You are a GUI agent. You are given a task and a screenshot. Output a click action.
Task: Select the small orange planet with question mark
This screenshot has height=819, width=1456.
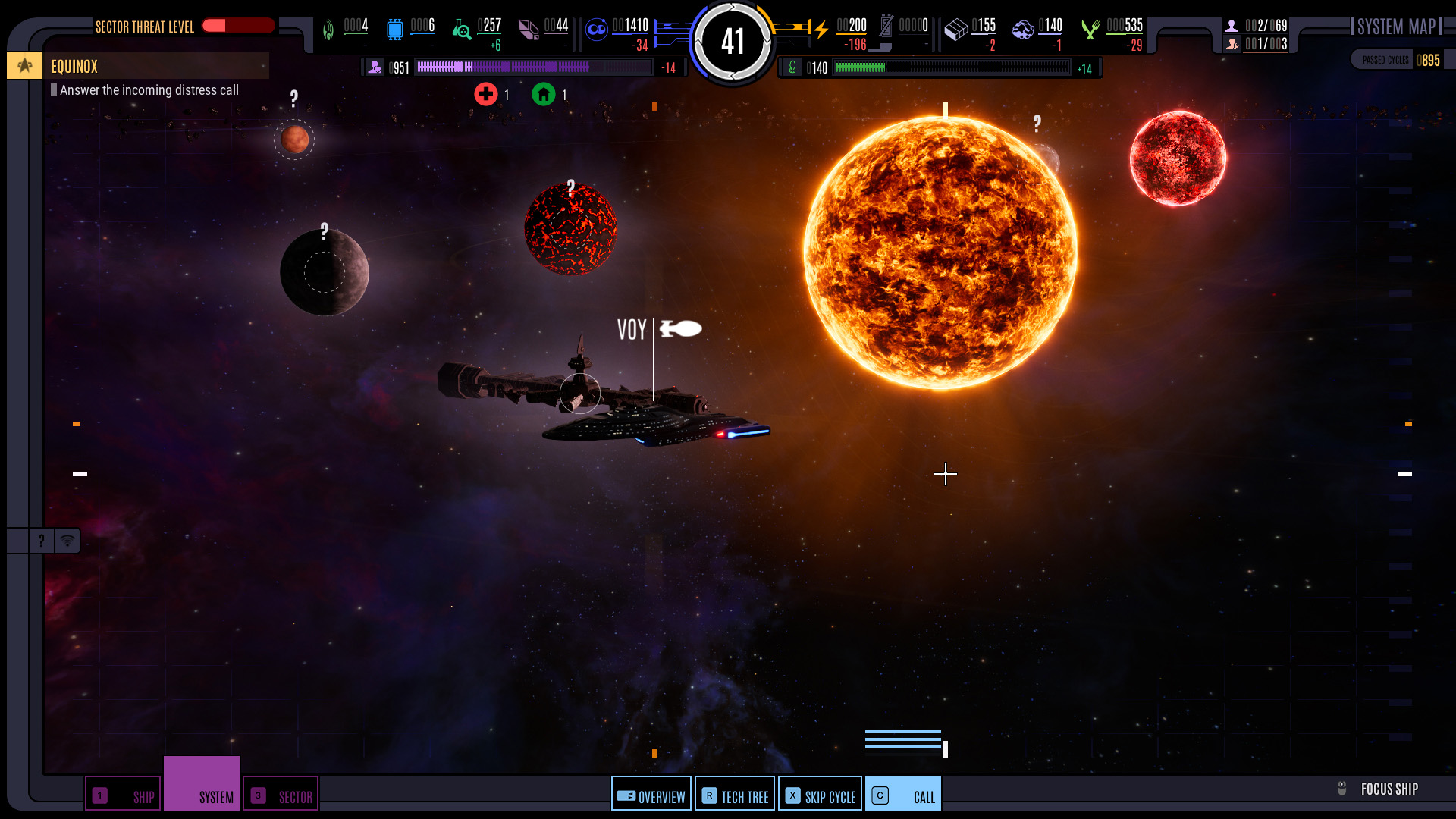tap(294, 139)
